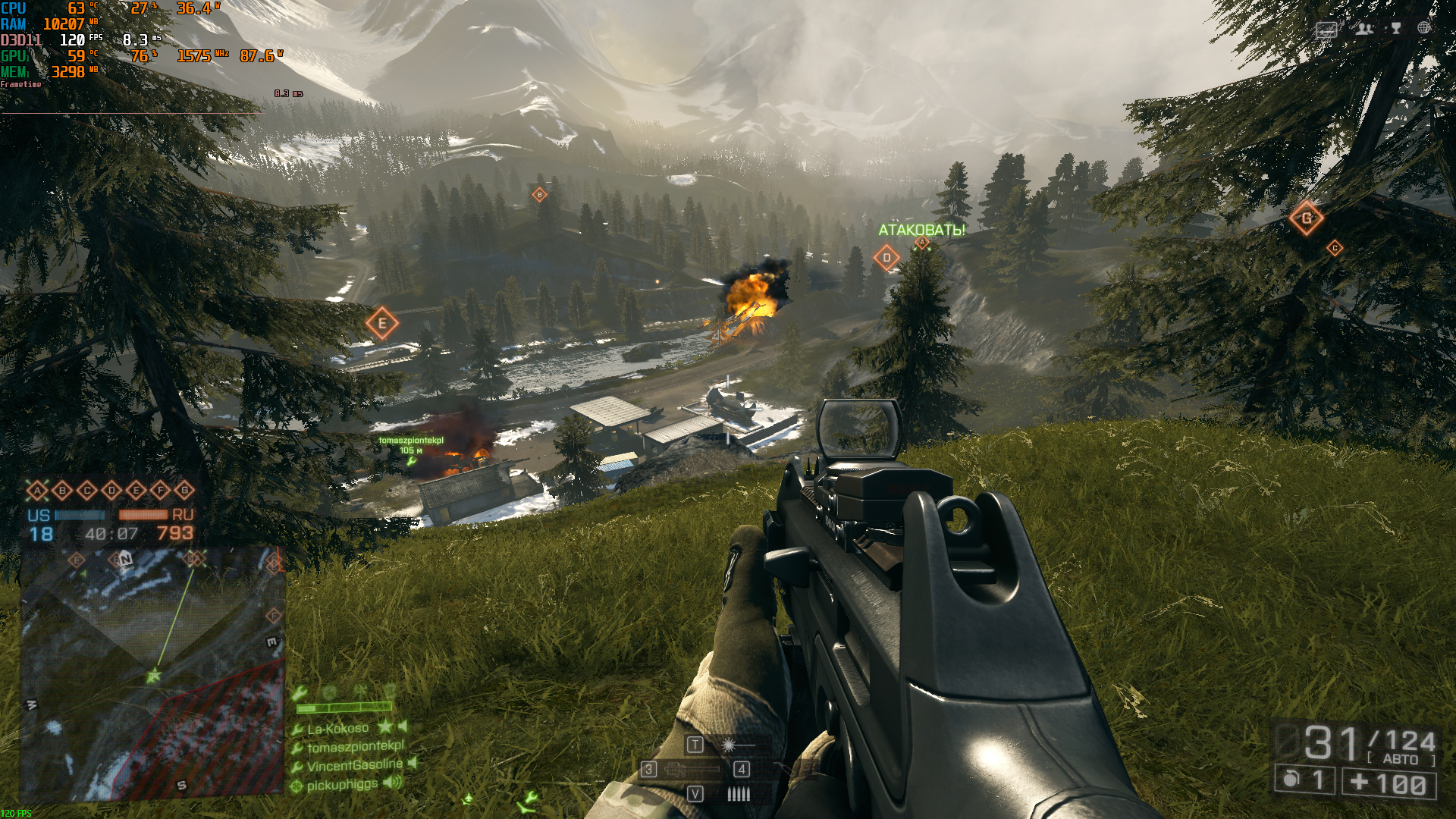Select objective flag D in the flag status row
The height and width of the screenshot is (819, 1456).
click(x=111, y=491)
